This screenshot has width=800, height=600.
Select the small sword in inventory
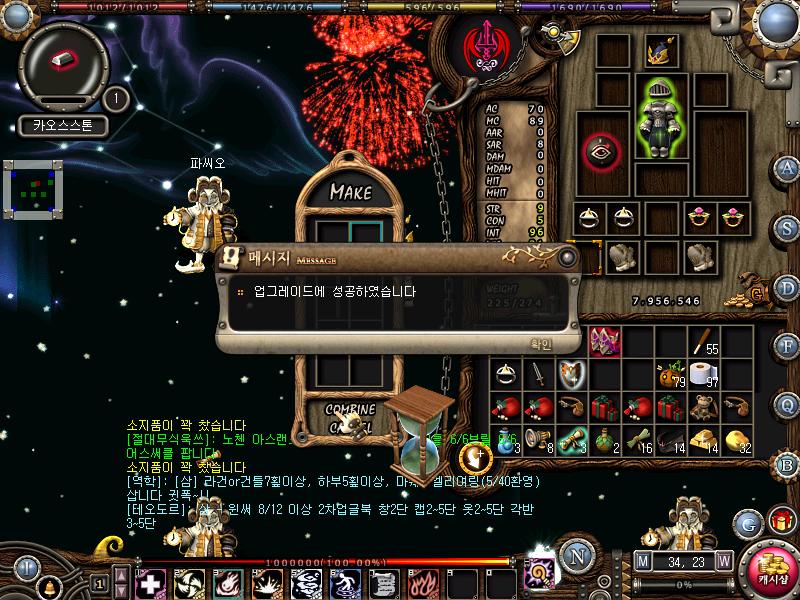click(539, 375)
